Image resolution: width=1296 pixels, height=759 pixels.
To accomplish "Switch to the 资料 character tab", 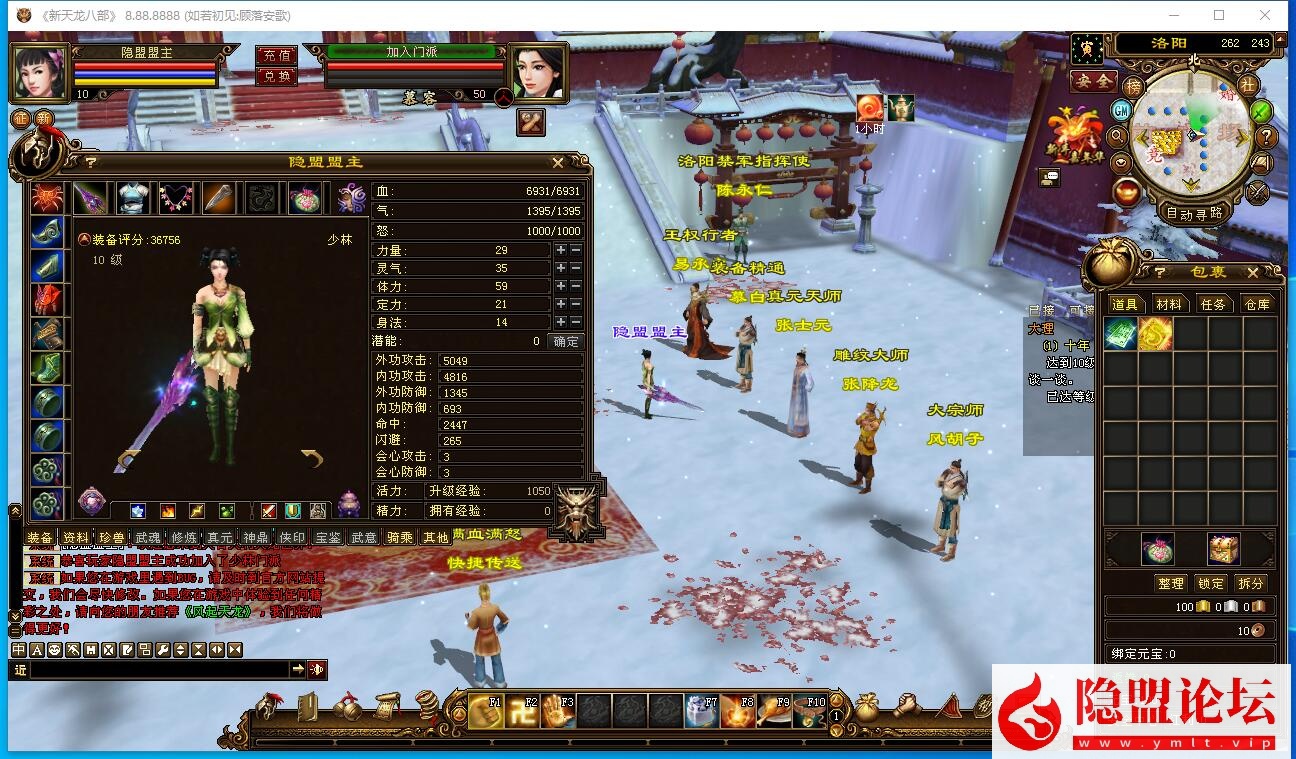I will point(75,537).
